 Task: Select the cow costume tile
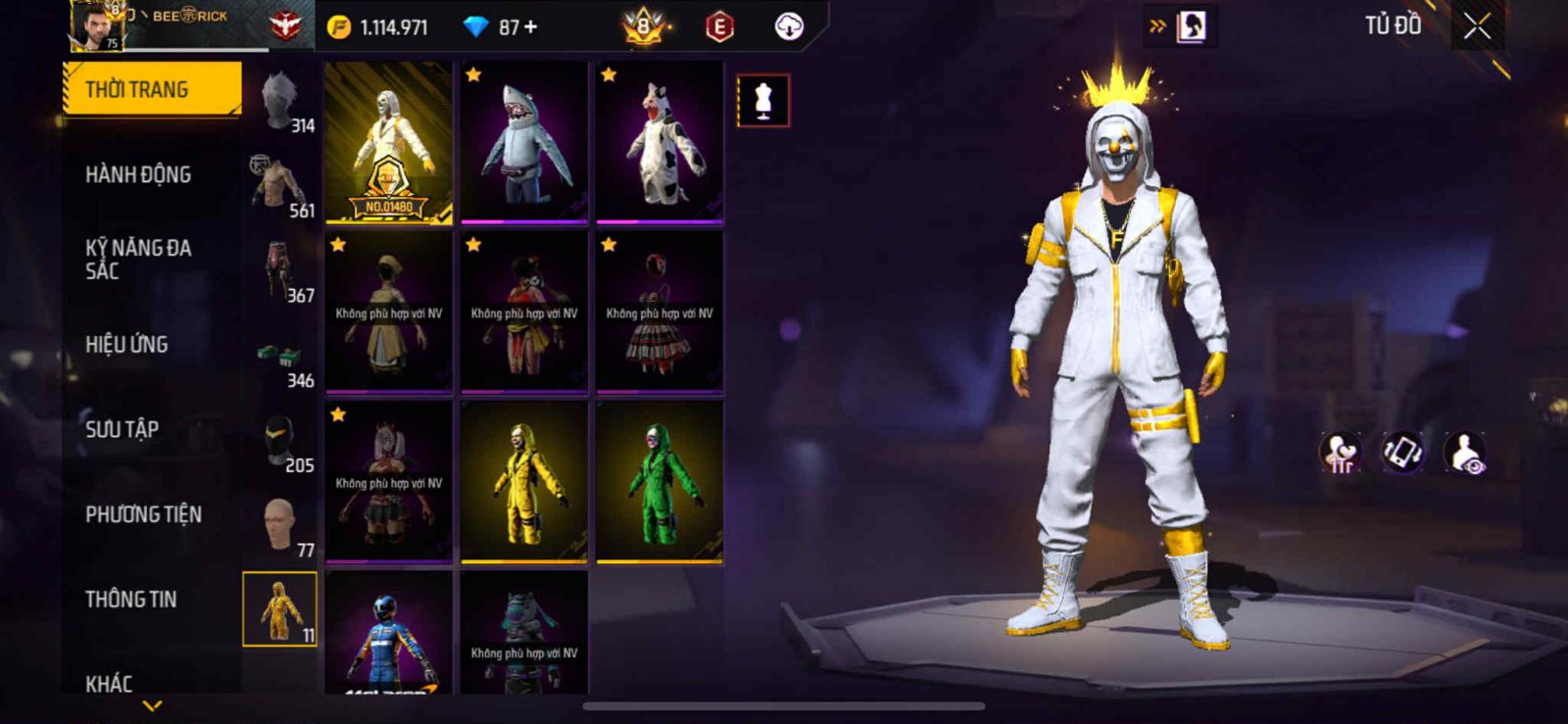(660, 142)
